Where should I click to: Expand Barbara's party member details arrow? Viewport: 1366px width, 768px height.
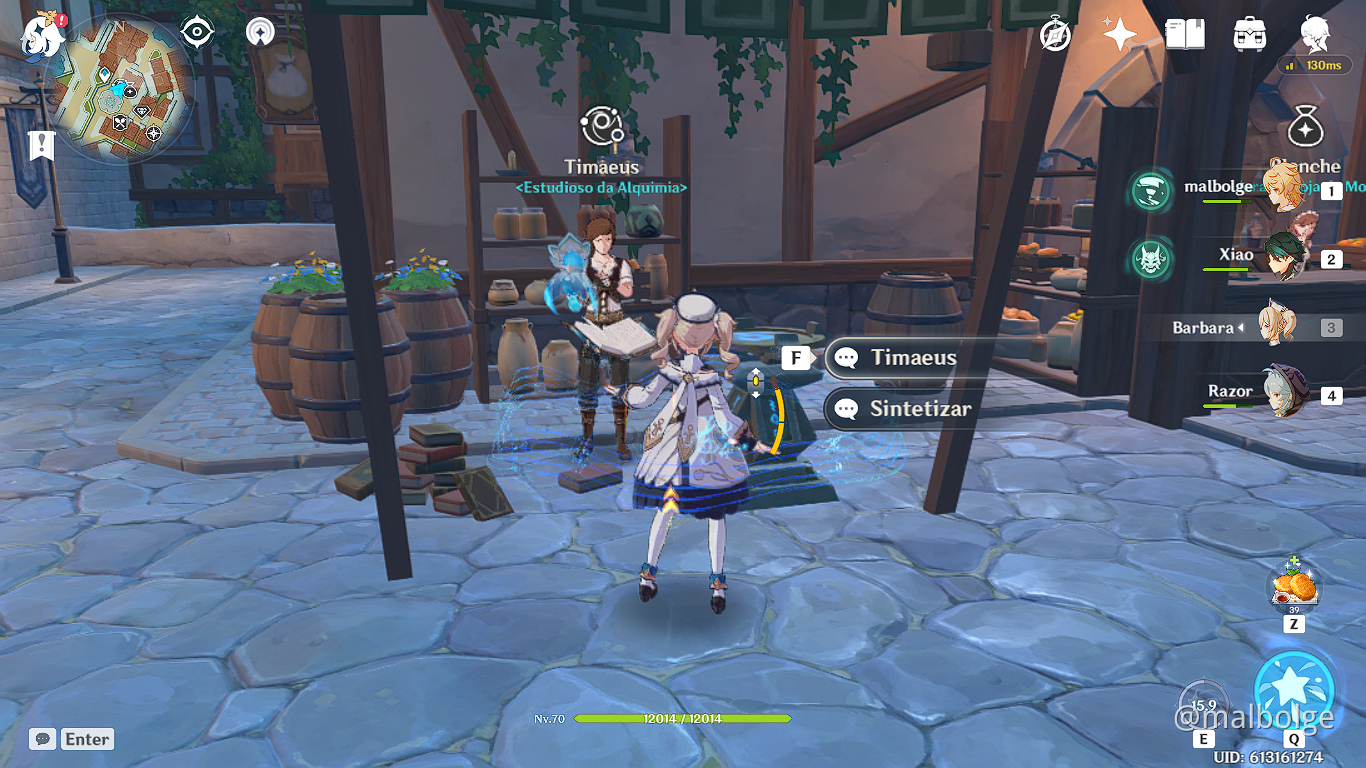click(1244, 327)
